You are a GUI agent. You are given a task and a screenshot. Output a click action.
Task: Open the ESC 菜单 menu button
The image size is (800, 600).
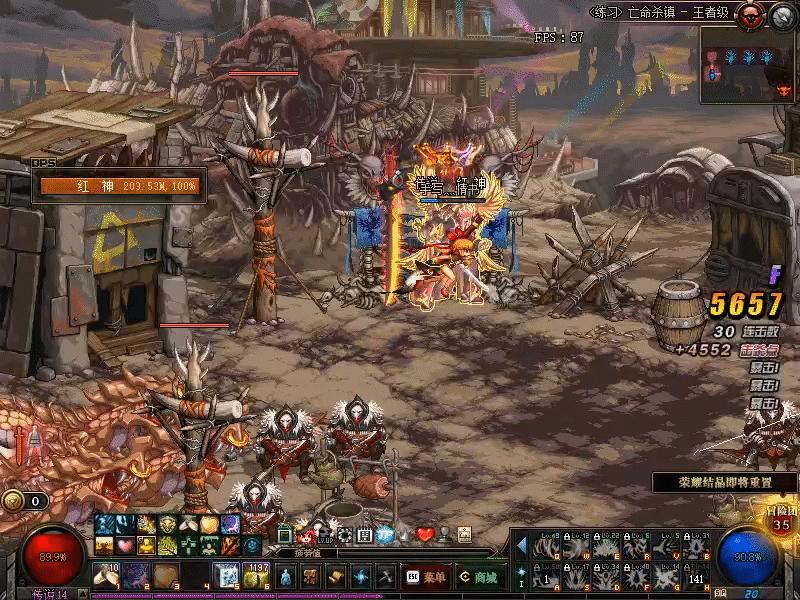pyautogui.click(x=425, y=577)
